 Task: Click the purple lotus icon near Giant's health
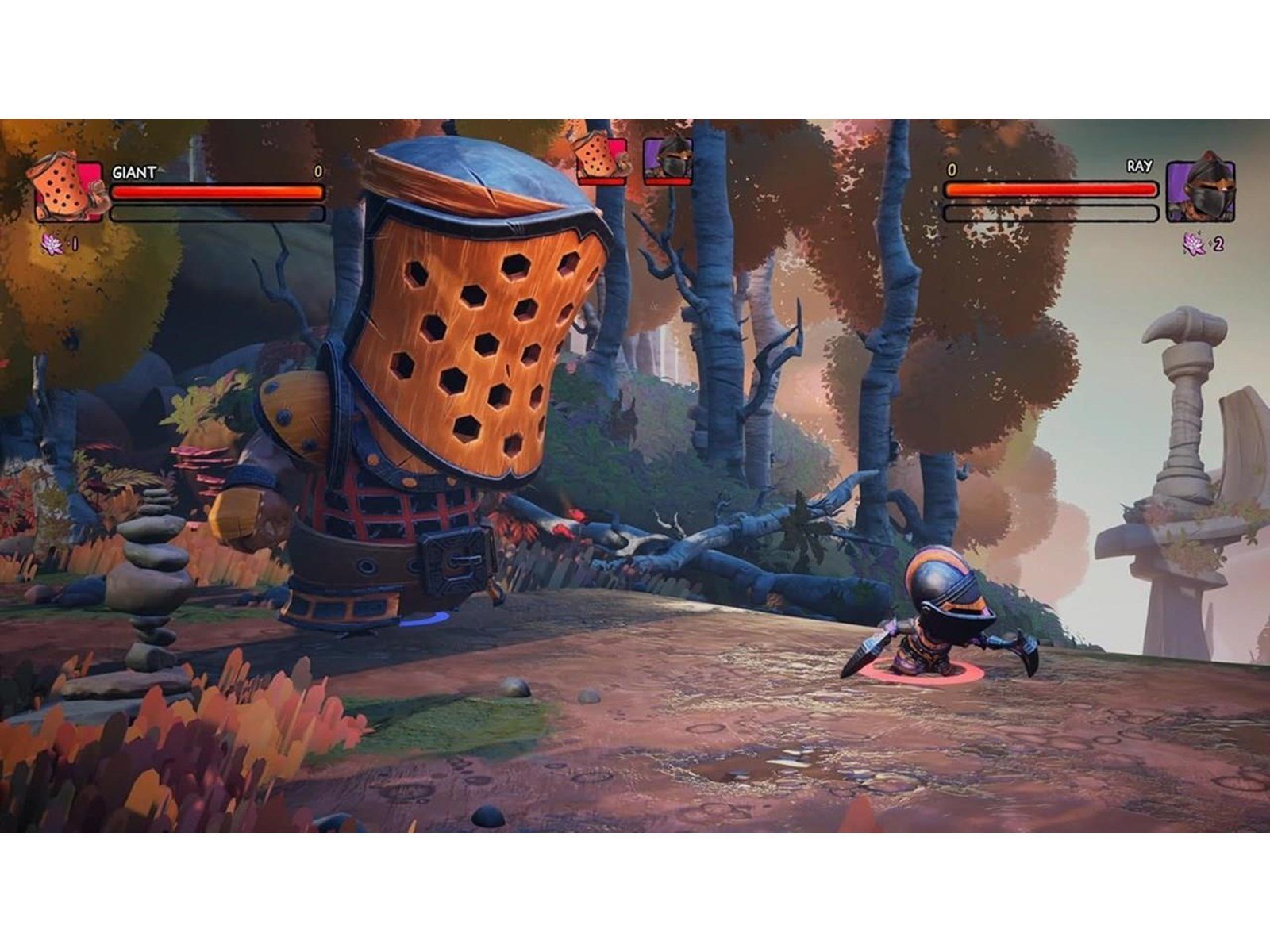point(50,242)
